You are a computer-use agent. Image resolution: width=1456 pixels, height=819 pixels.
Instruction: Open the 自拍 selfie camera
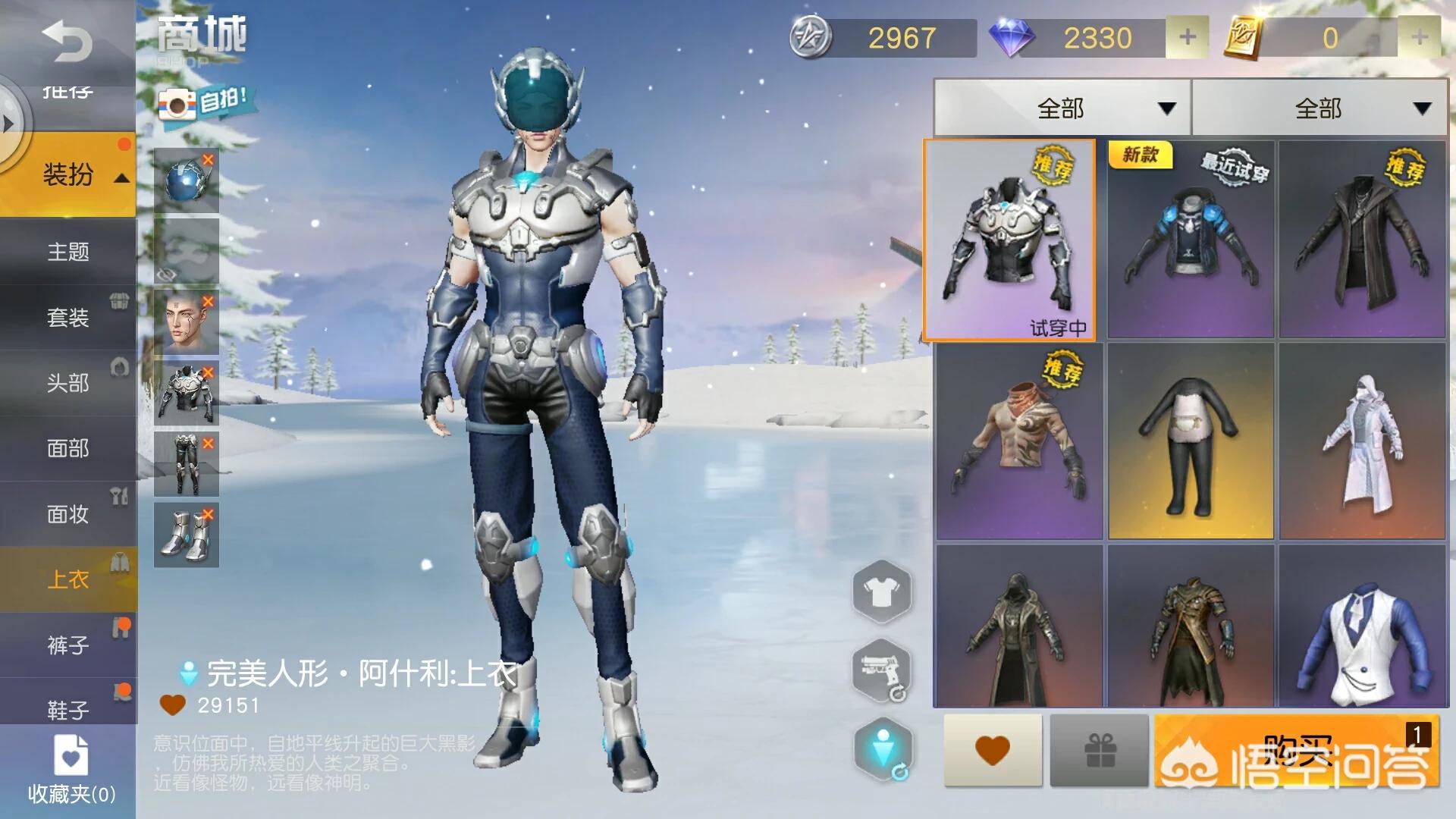click(203, 102)
